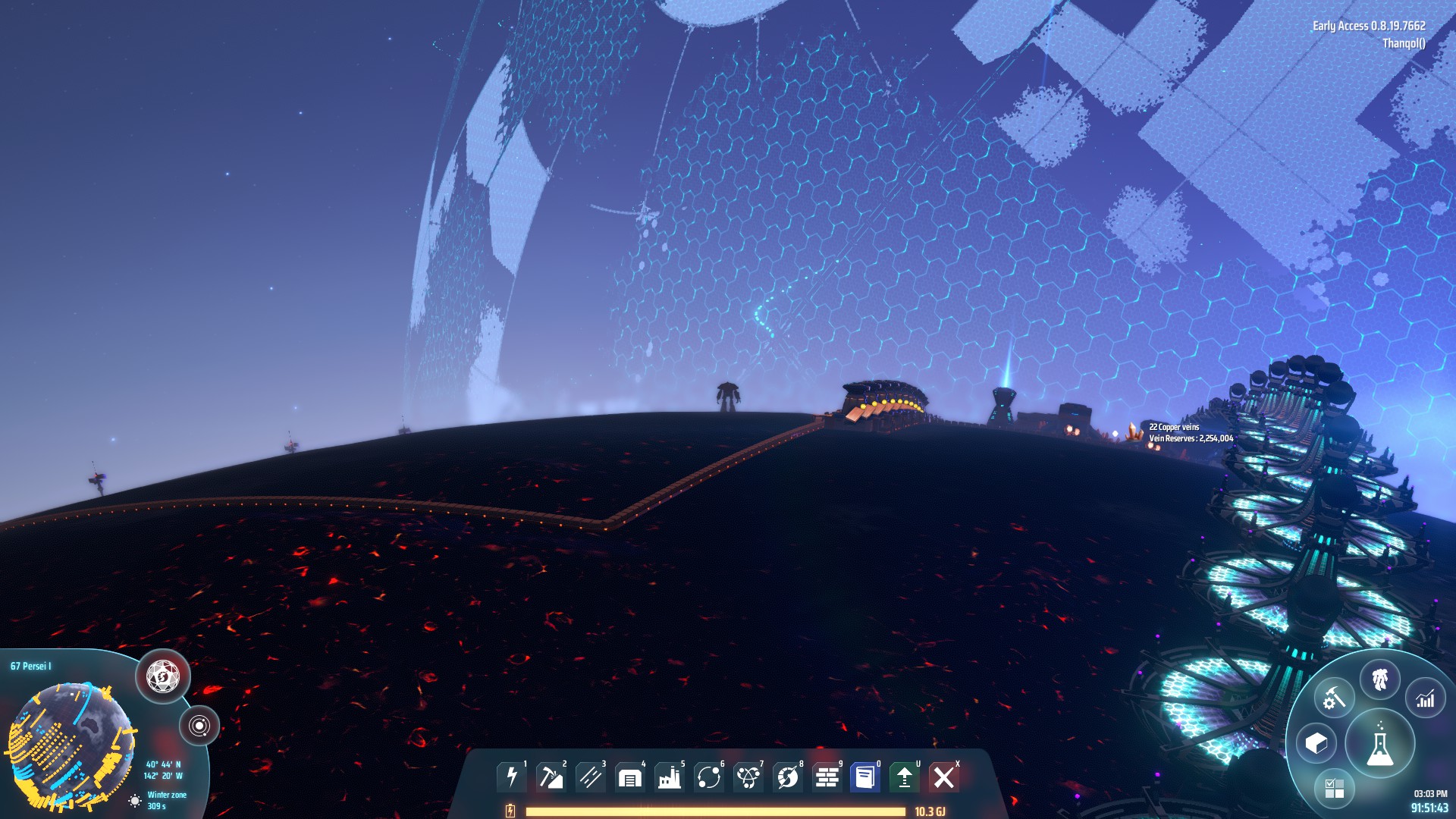Select the orbiting spheres transport category
The image size is (1456, 819).
click(x=708, y=777)
